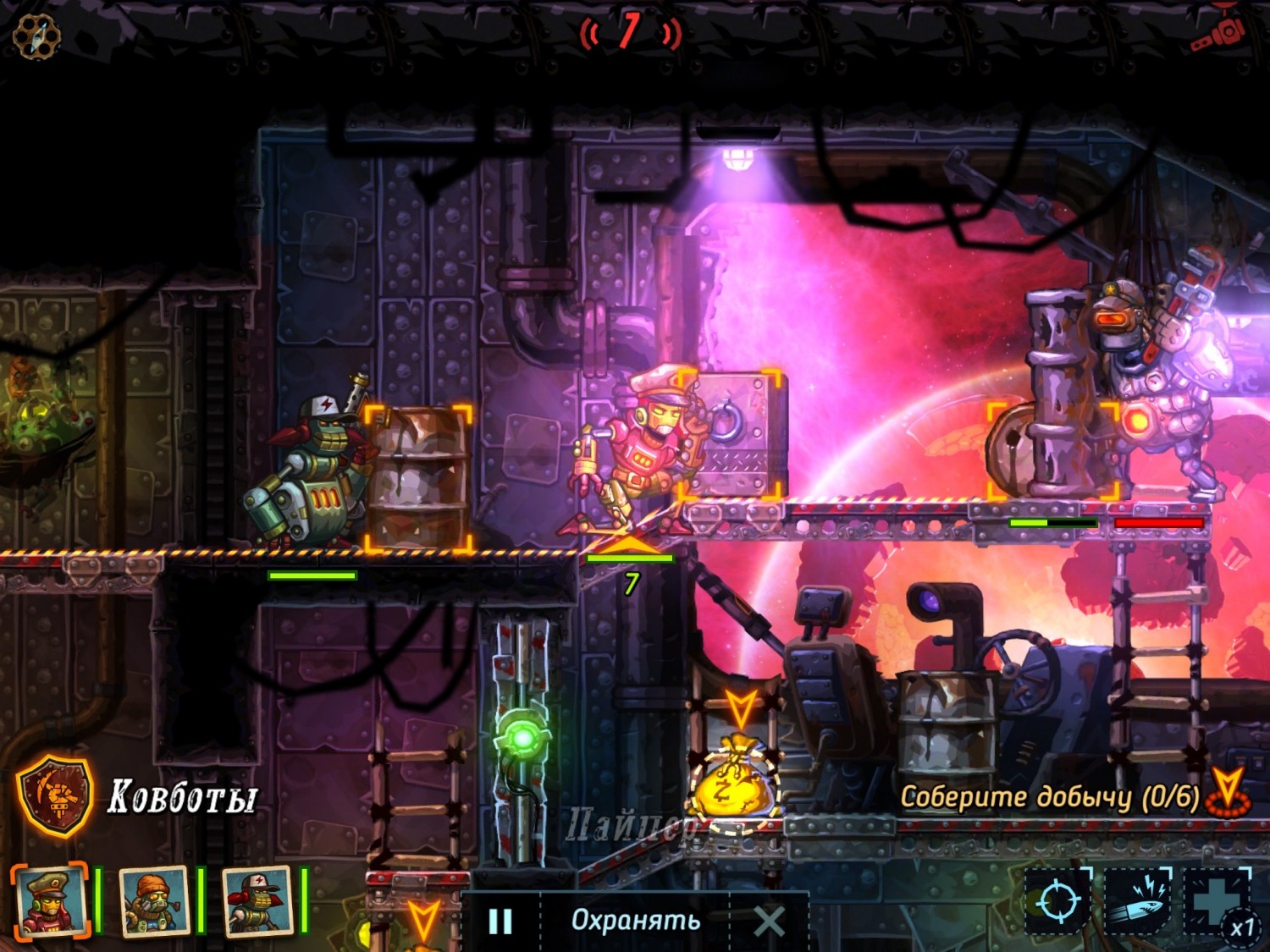Open the Соберите добычу objective tracker

click(x=1050, y=796)
